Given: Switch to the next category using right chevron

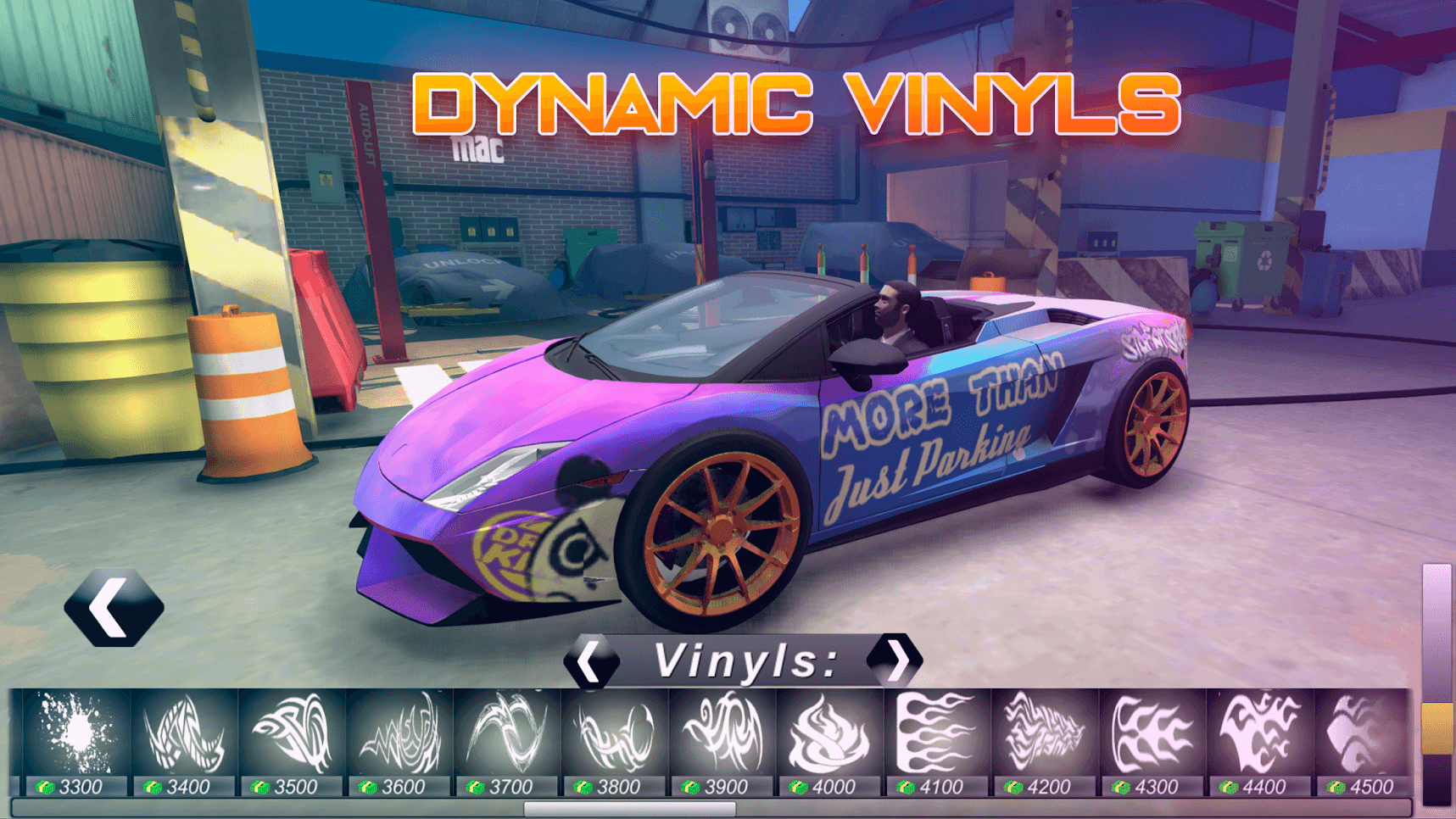Looking at the screenshot, I should tap(896, 659).
